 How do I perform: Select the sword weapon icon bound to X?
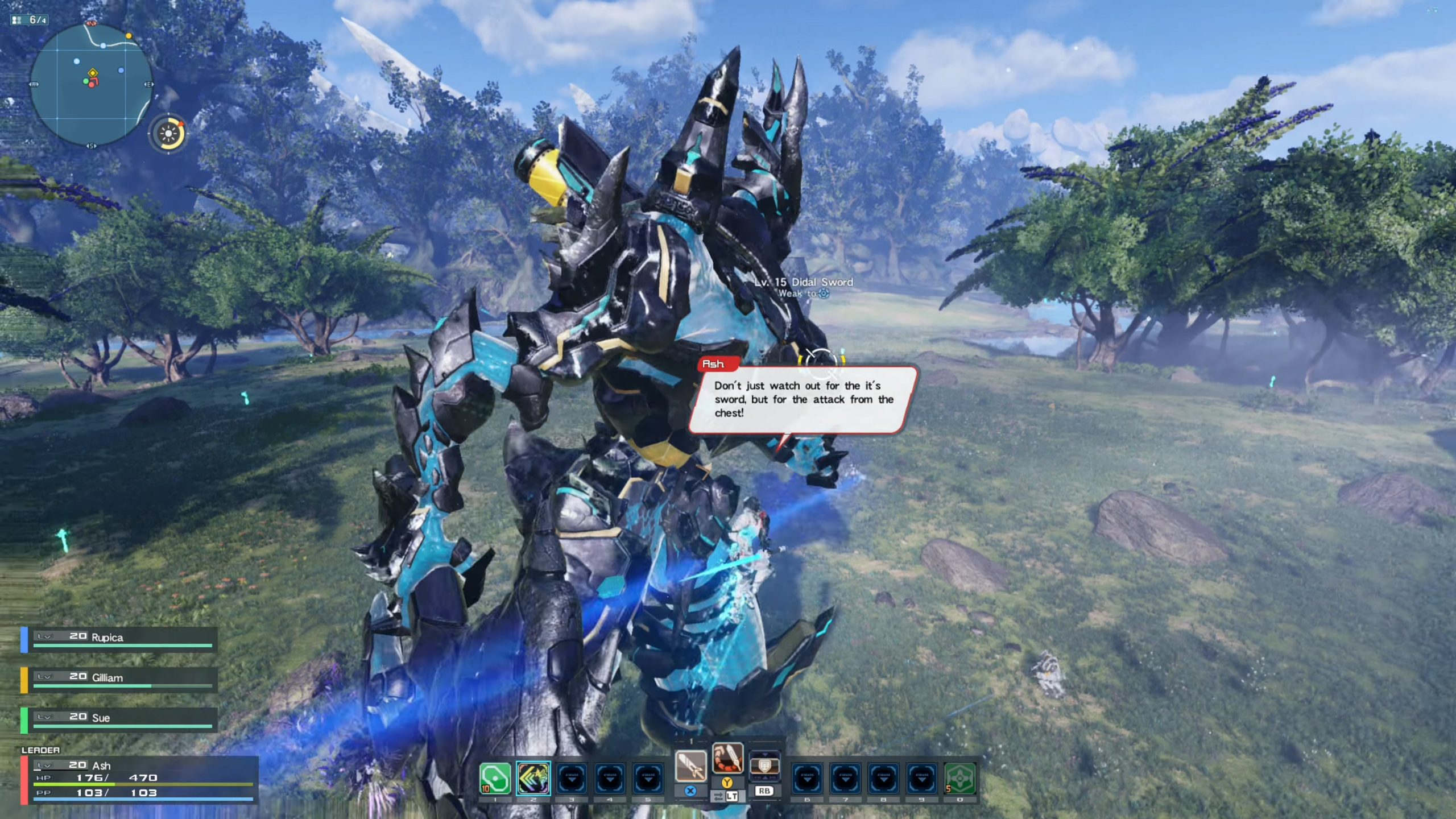691,766
